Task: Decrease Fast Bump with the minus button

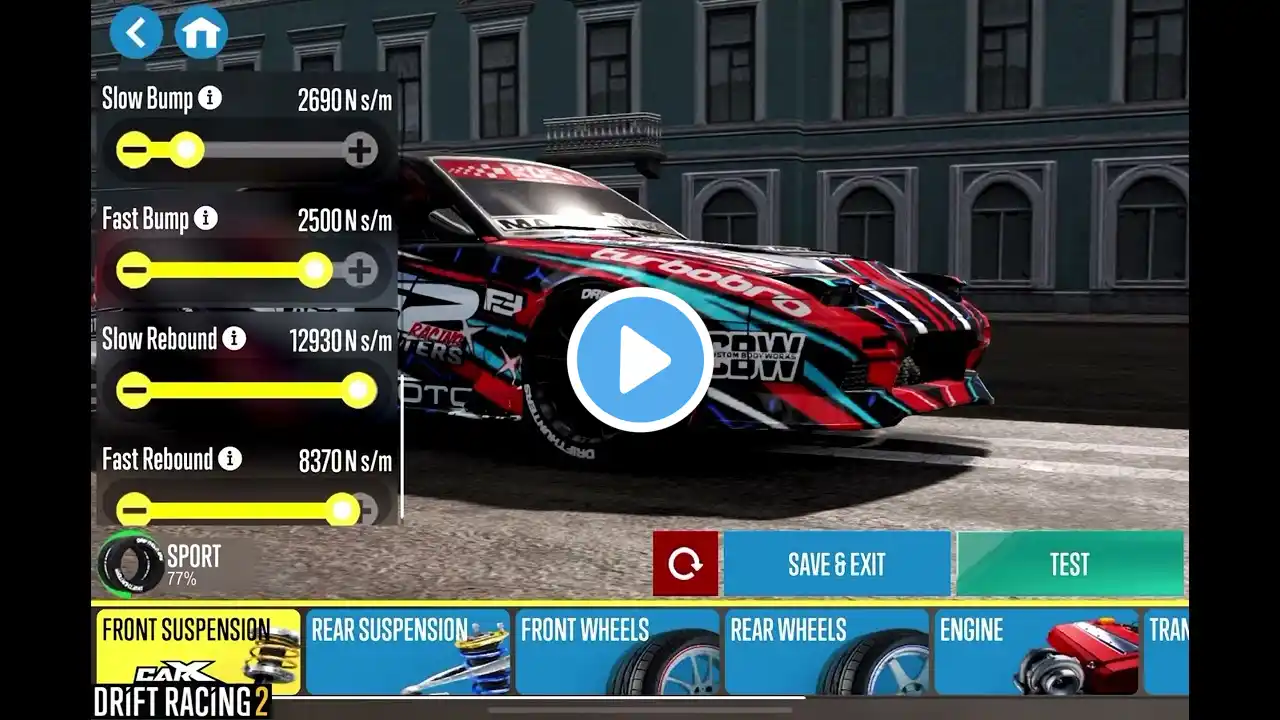Action: click(134, 270)
